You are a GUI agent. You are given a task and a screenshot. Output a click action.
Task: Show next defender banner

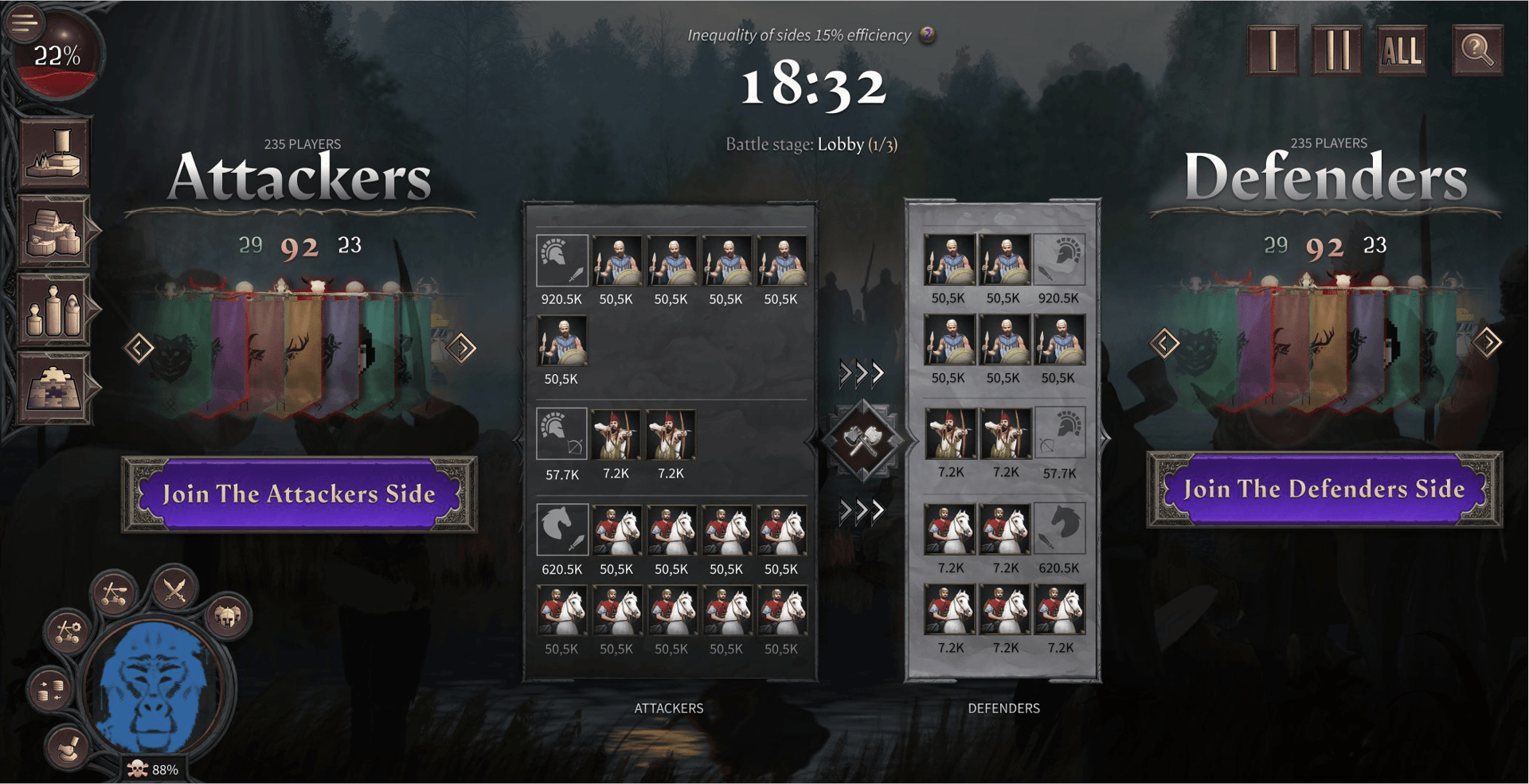coord(1487,343)
